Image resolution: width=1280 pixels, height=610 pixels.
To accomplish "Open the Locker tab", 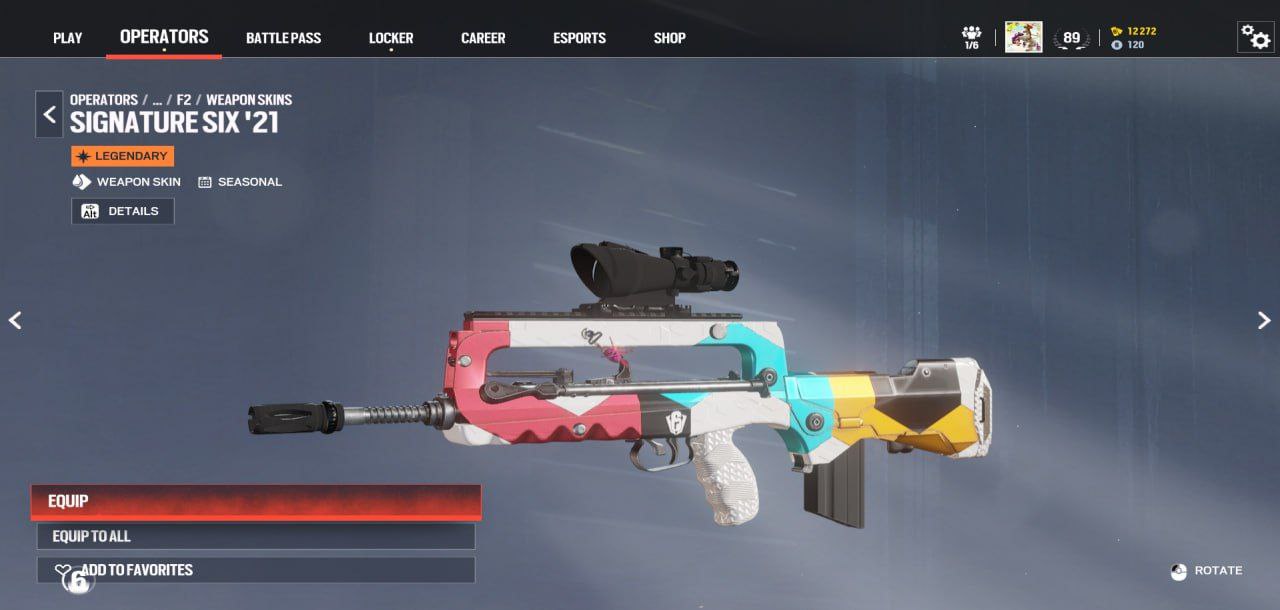I will coord(390,38).
